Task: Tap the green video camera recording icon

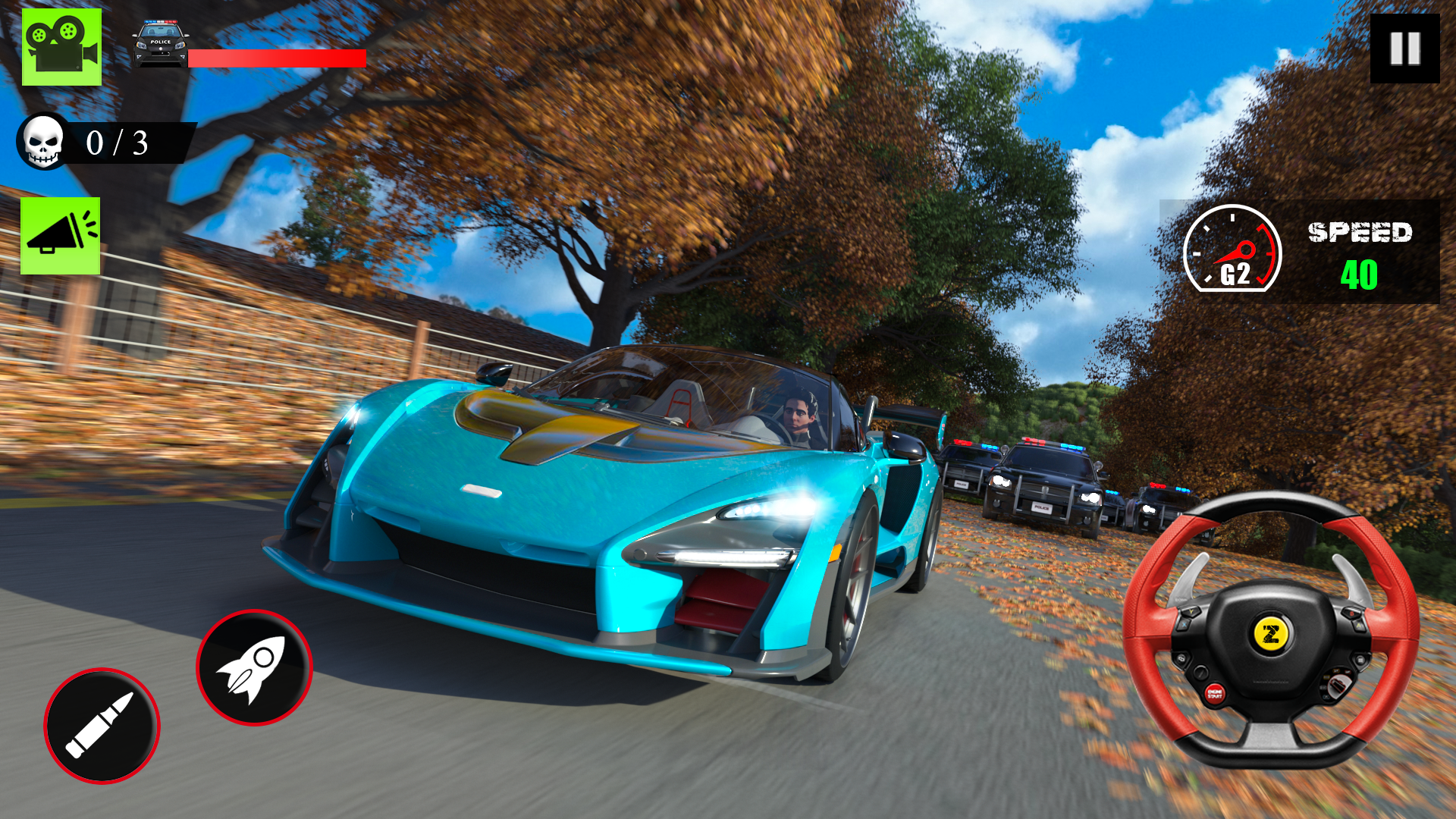Action: click(x=61, y=47)
